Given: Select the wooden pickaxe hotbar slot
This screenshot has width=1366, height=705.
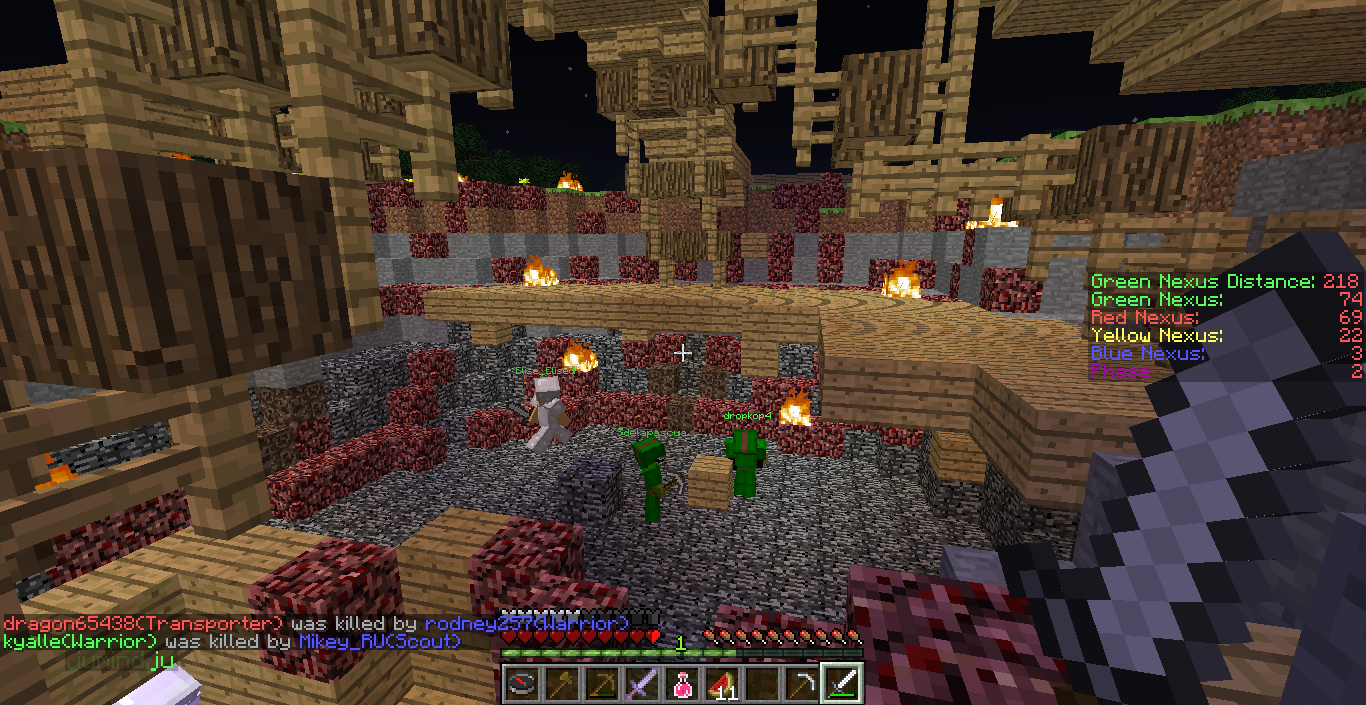Looking at the screenshot, I should click(602, 683).
